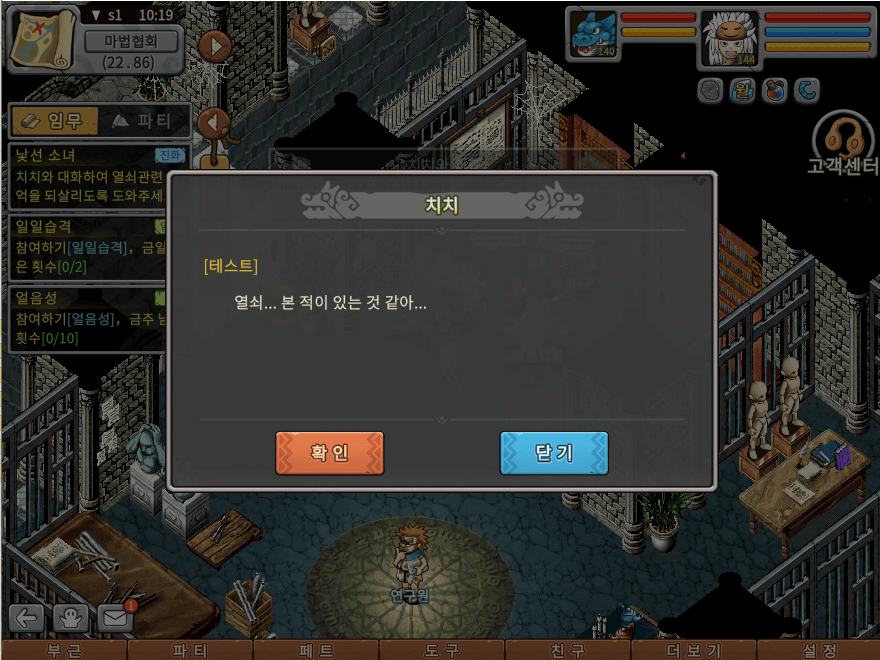Screen dimensions: 880x660
Task: Open the white-haired character portrait
Action: (729, 38)
